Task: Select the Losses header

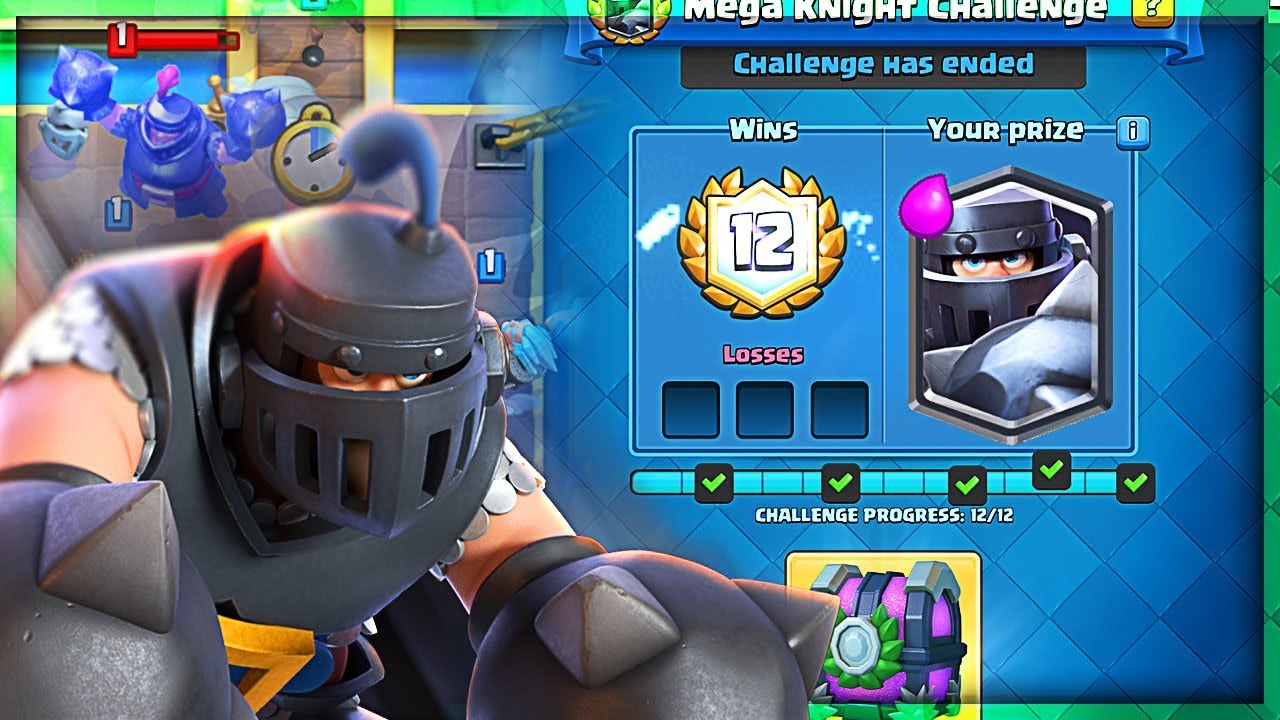Action: [765, 352]
